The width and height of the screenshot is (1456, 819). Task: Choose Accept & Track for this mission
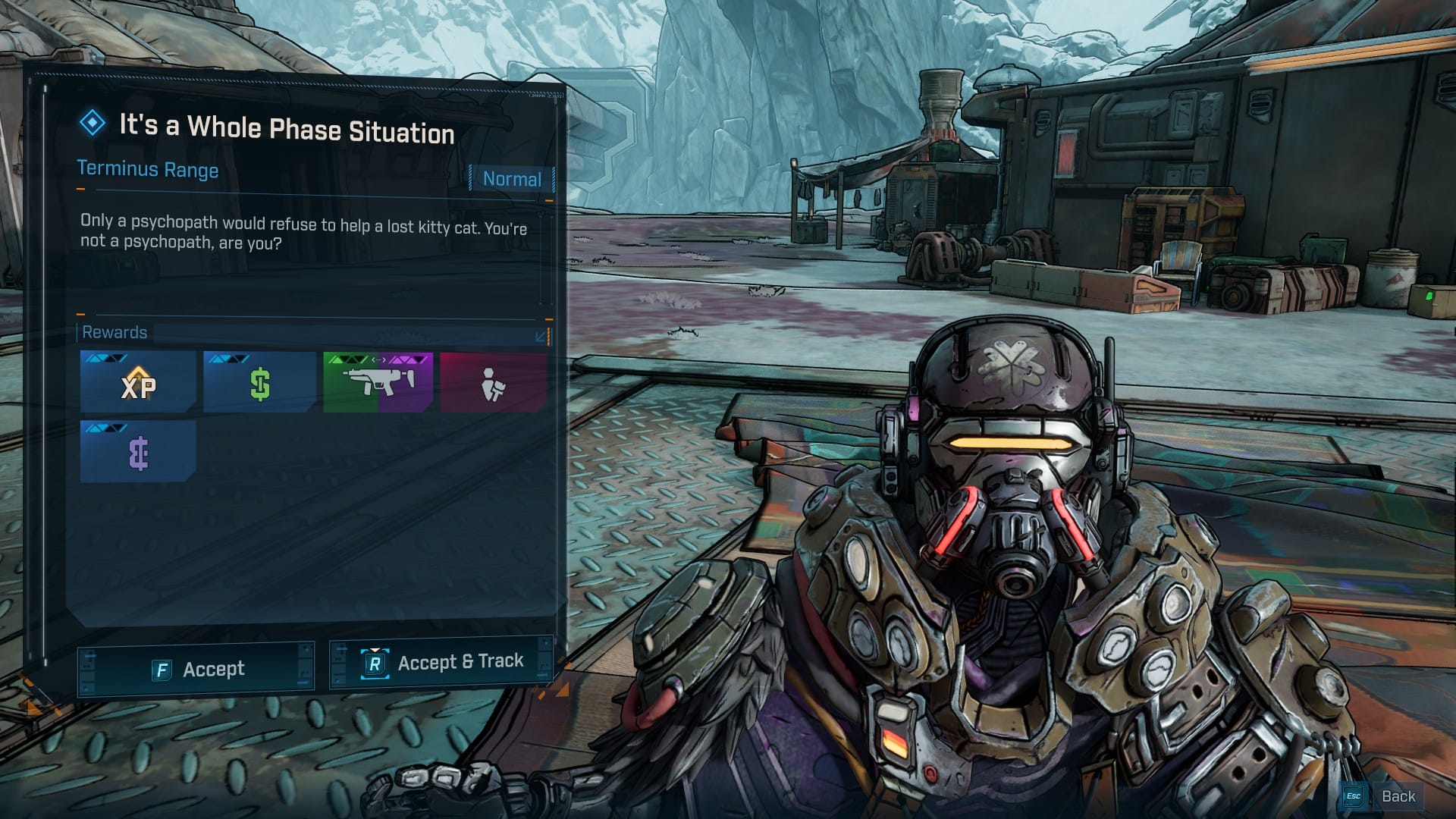[x=442, y=663]
